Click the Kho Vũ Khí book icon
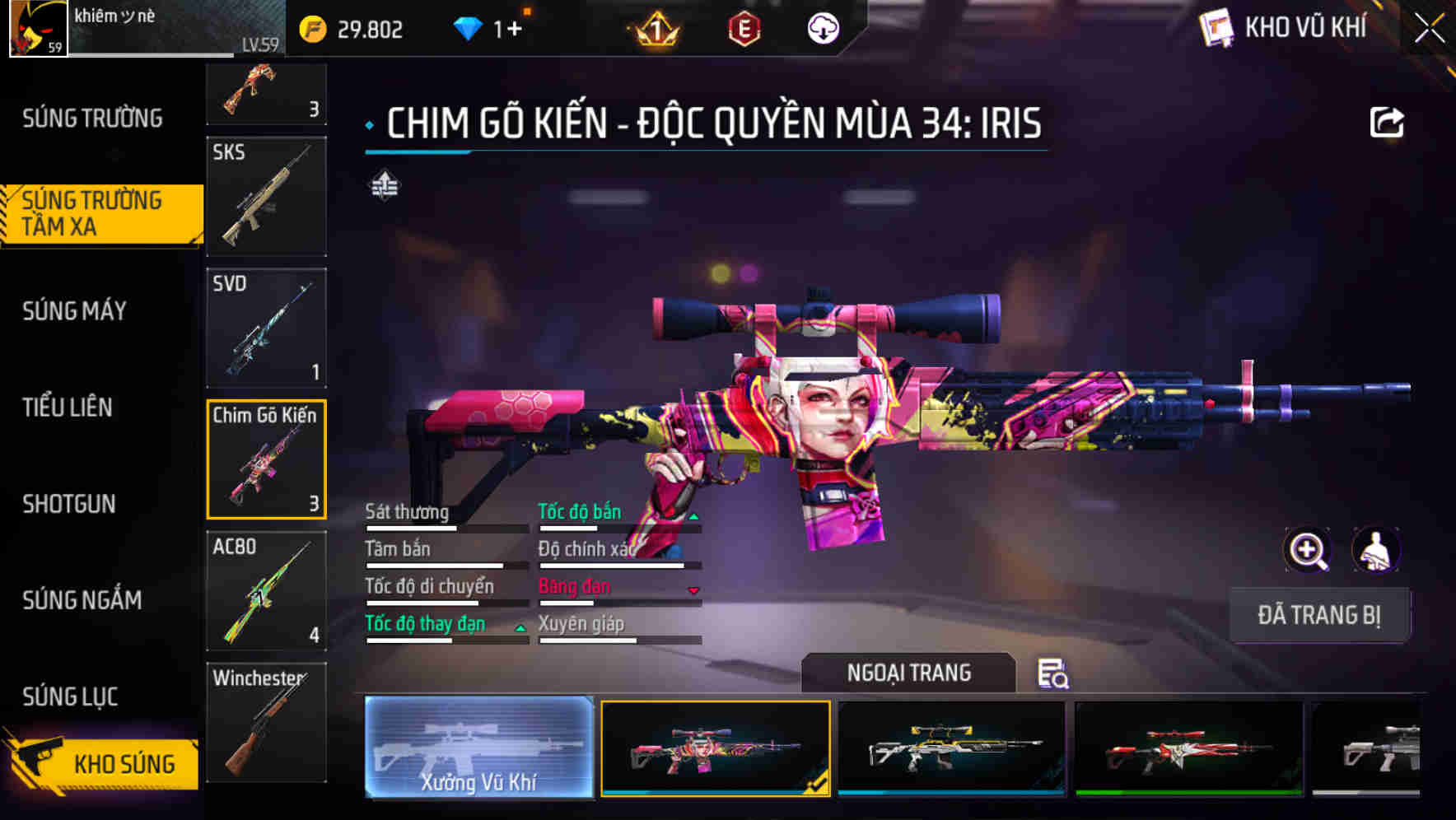The height and width of the screenshot is (820, 1456). pyautogui.click(x=1217, y=27)
